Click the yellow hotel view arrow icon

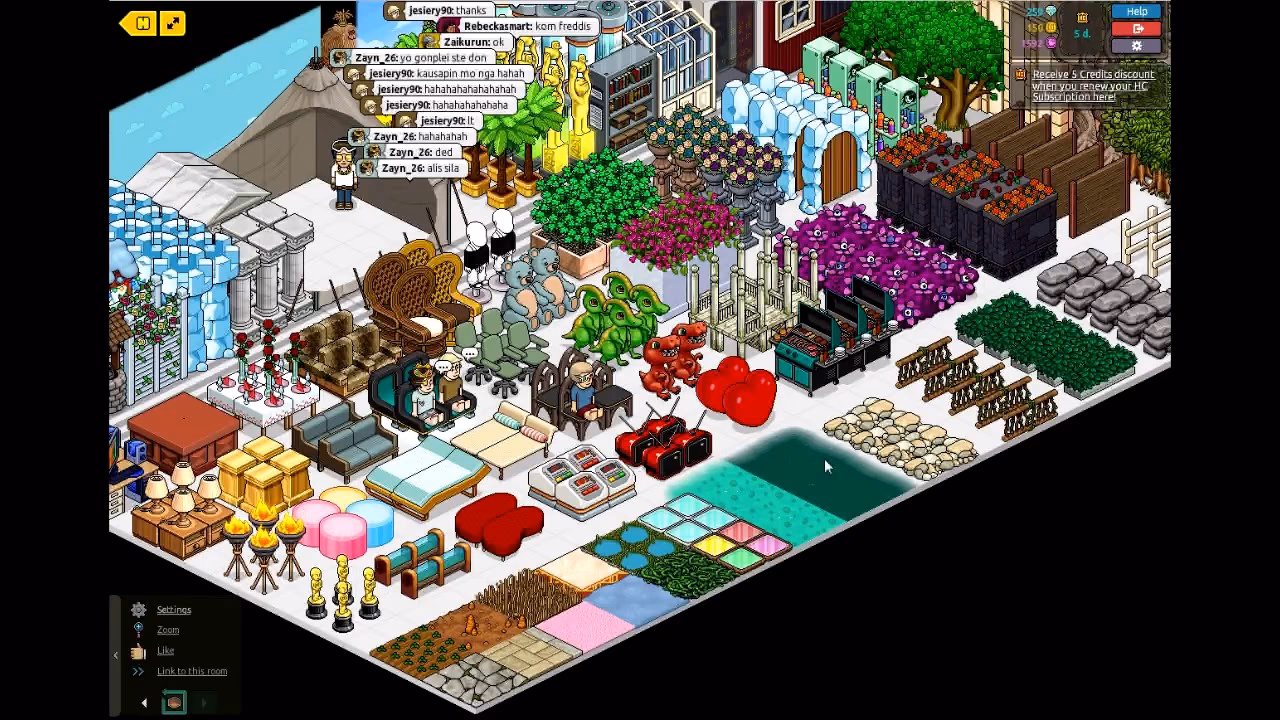(138, 20)
